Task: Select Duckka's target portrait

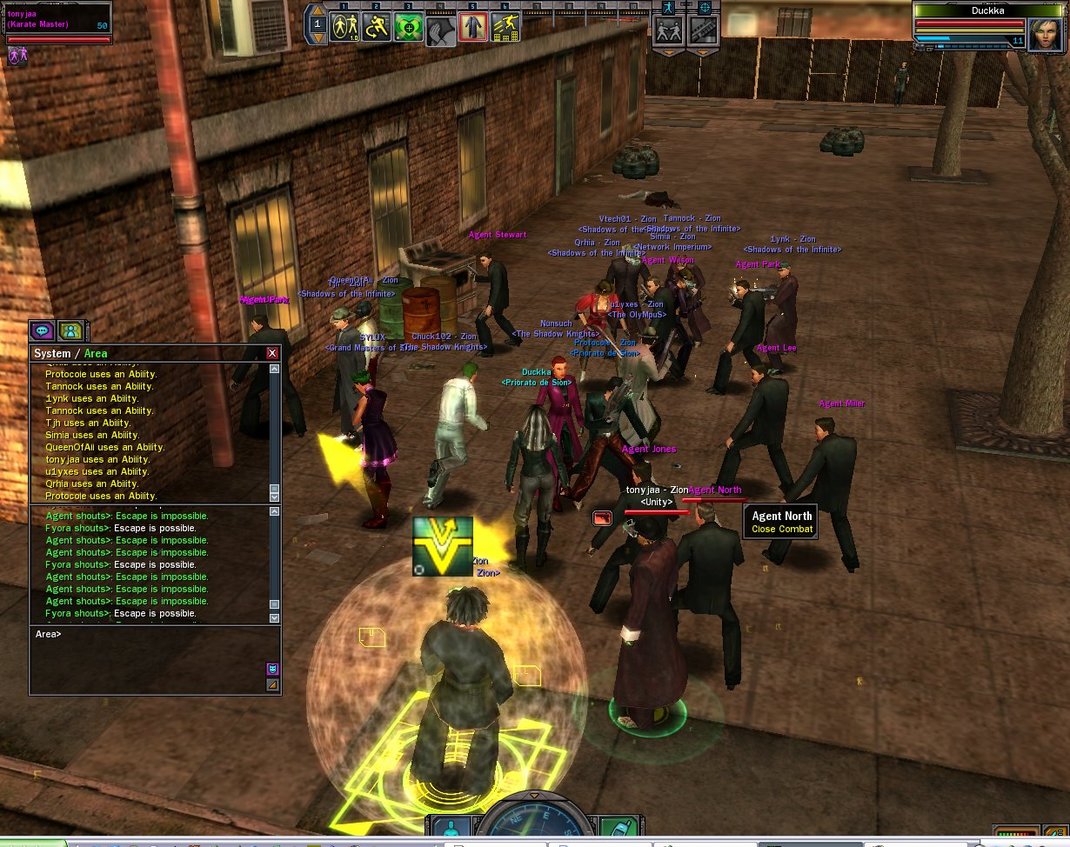Action: [1044, 35]
